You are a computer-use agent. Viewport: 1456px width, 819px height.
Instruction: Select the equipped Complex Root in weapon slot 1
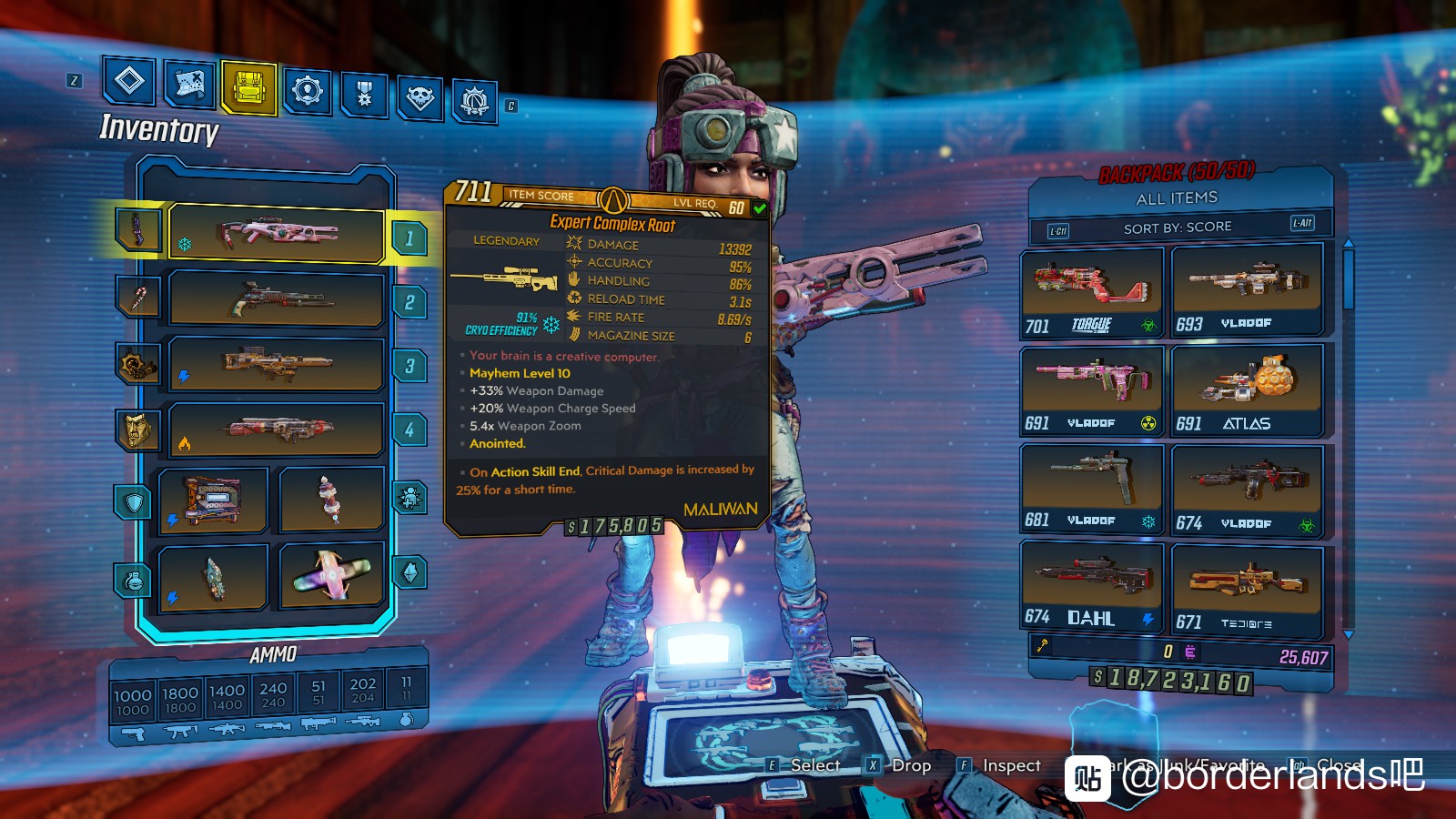point(277,234)
